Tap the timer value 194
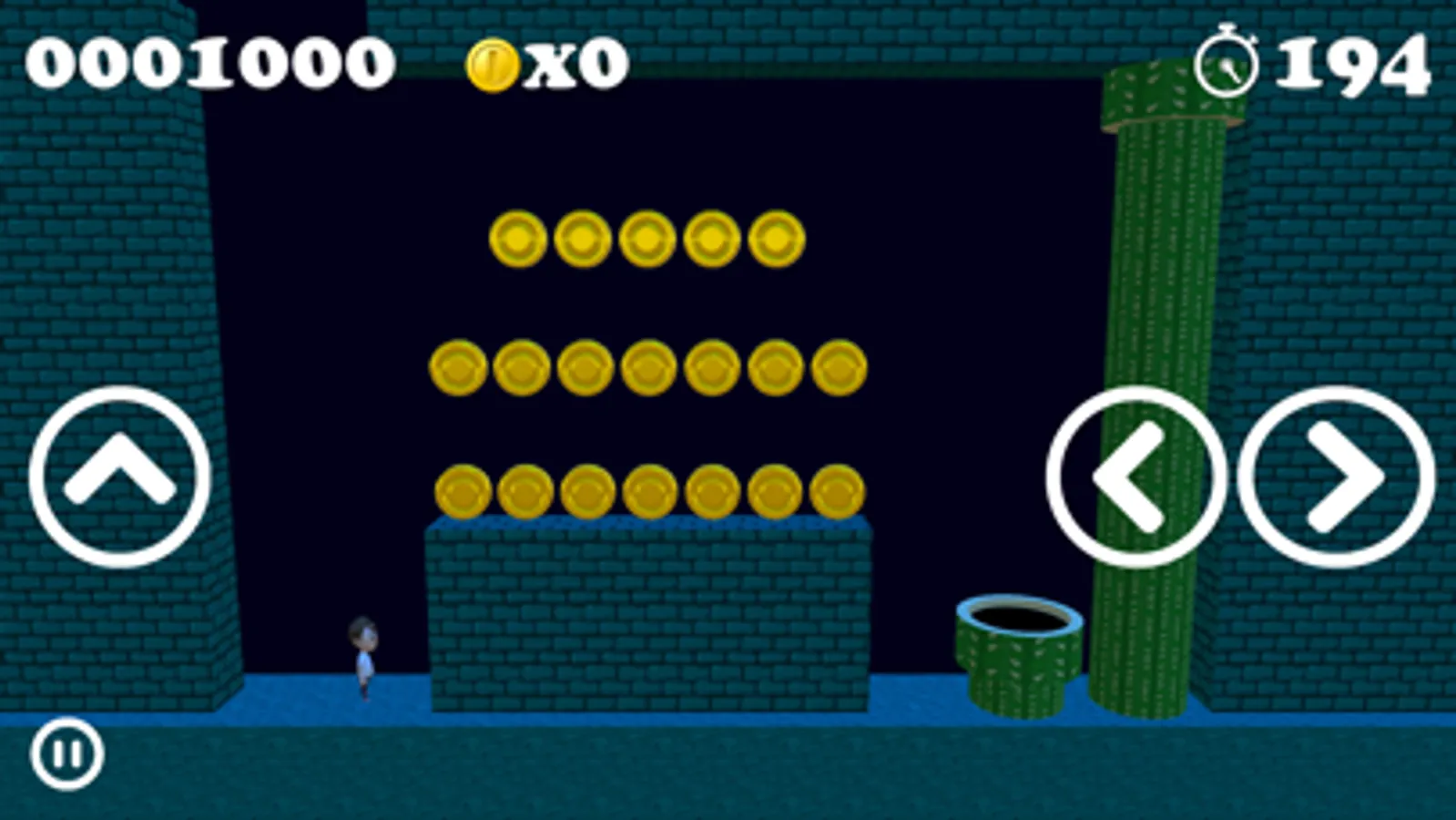The width and height of the screenshot is (1456, 820). (1354, 64)
